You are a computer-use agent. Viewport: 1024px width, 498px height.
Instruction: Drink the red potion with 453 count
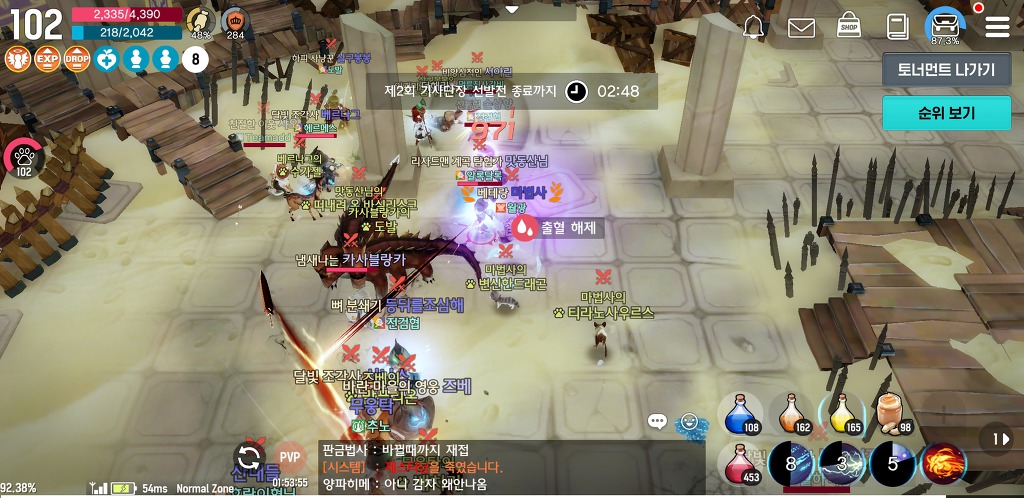pos(740,464)
